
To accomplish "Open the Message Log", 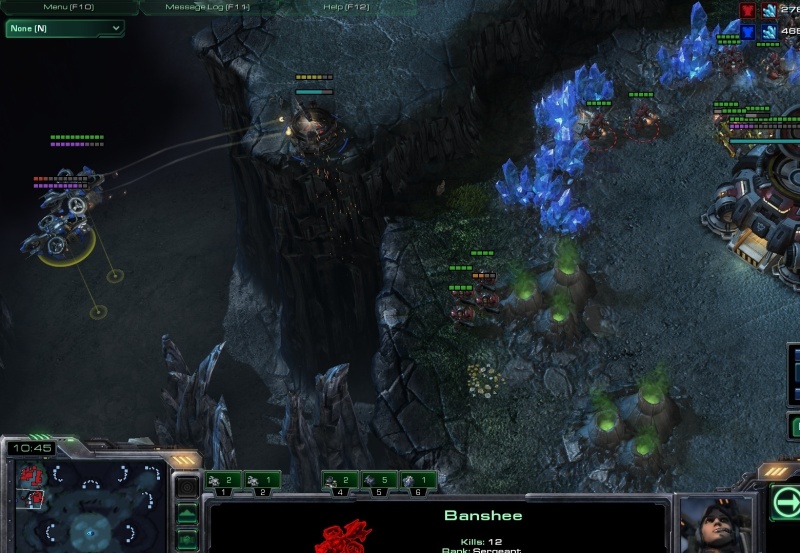I will [x=205, y=7].
